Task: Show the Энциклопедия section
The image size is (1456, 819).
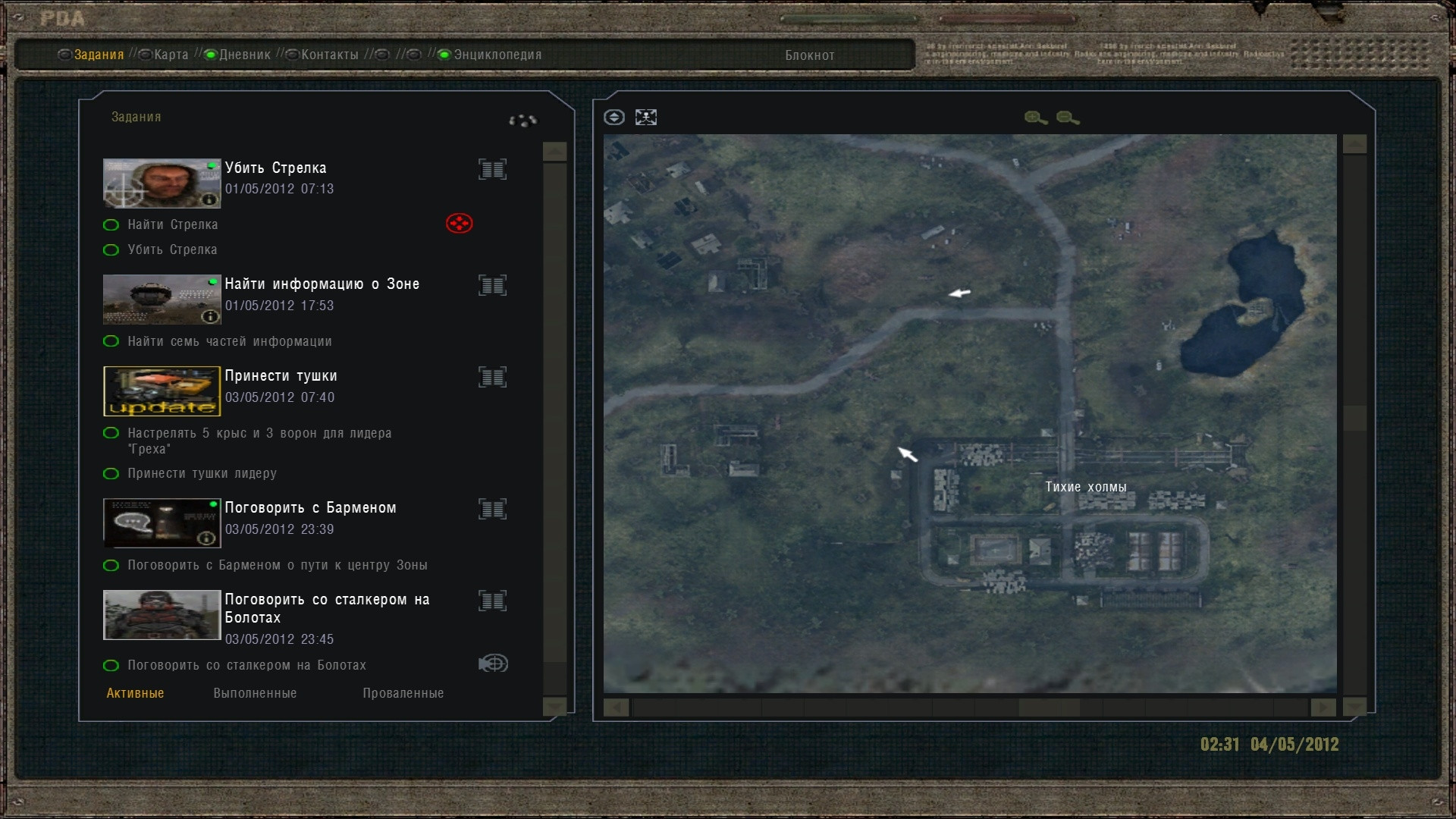Action: [x=497, y=55]
